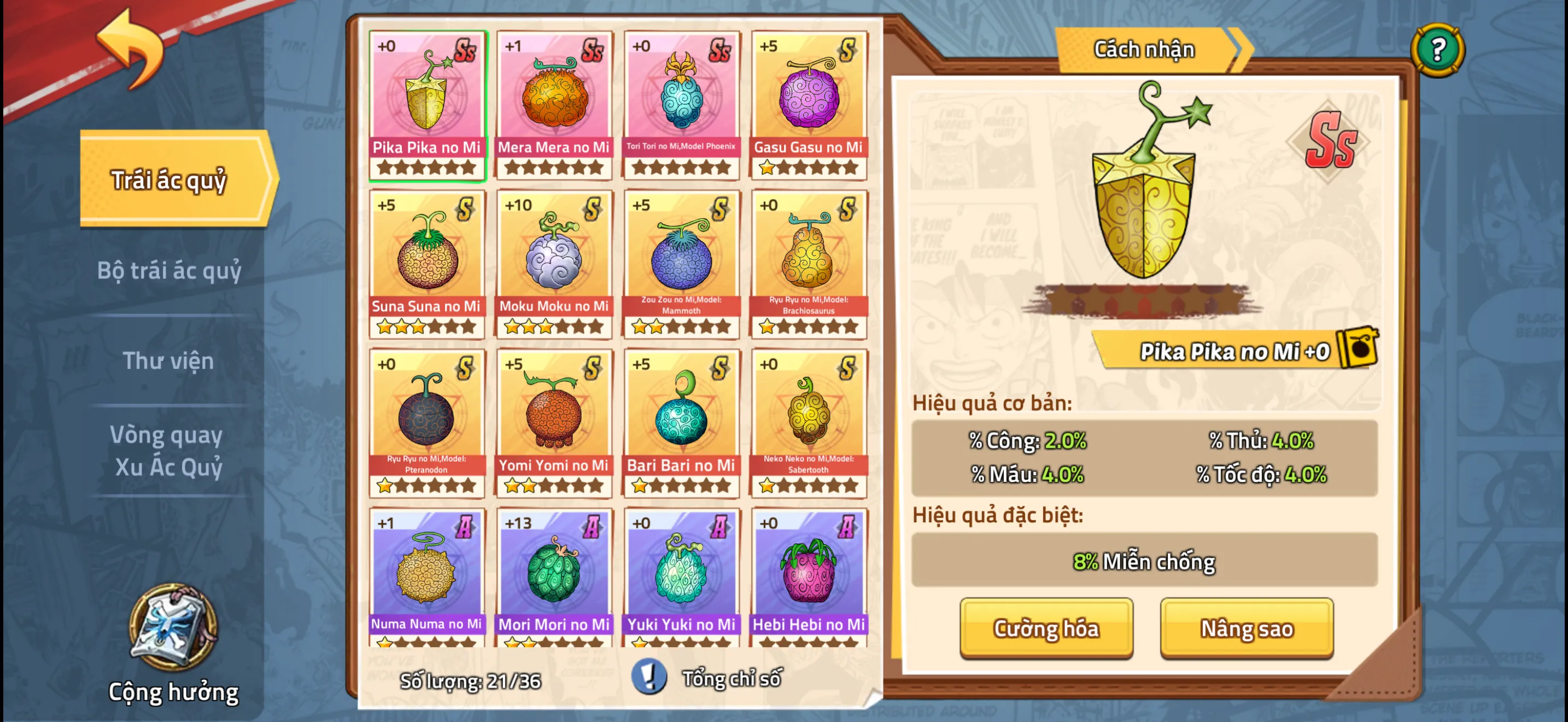
Task: Select the Moku Moku no Mi fruit
Action: tap(554, 264)
